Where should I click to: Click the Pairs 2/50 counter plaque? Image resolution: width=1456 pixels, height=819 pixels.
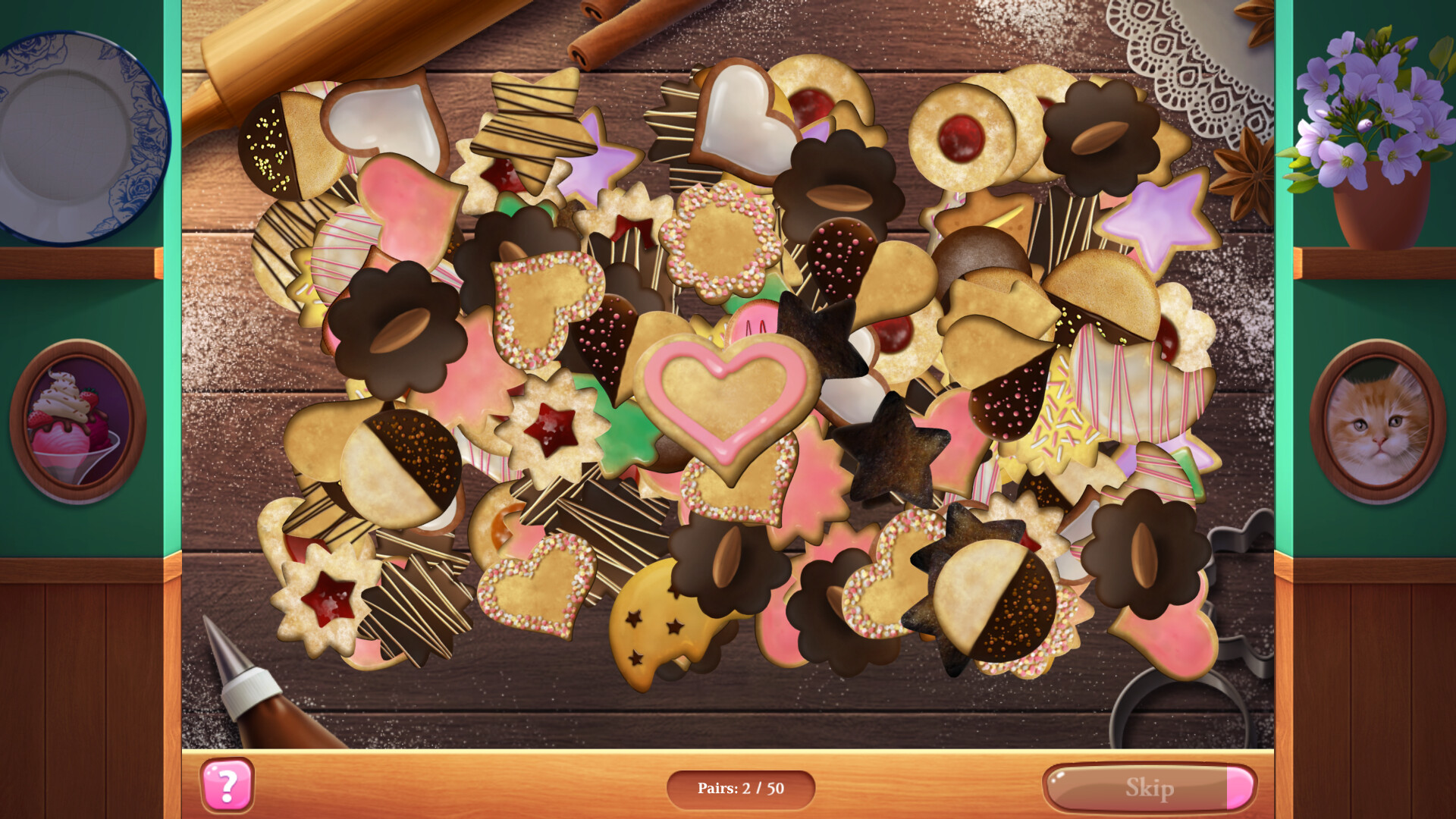[x=742, y=787]
